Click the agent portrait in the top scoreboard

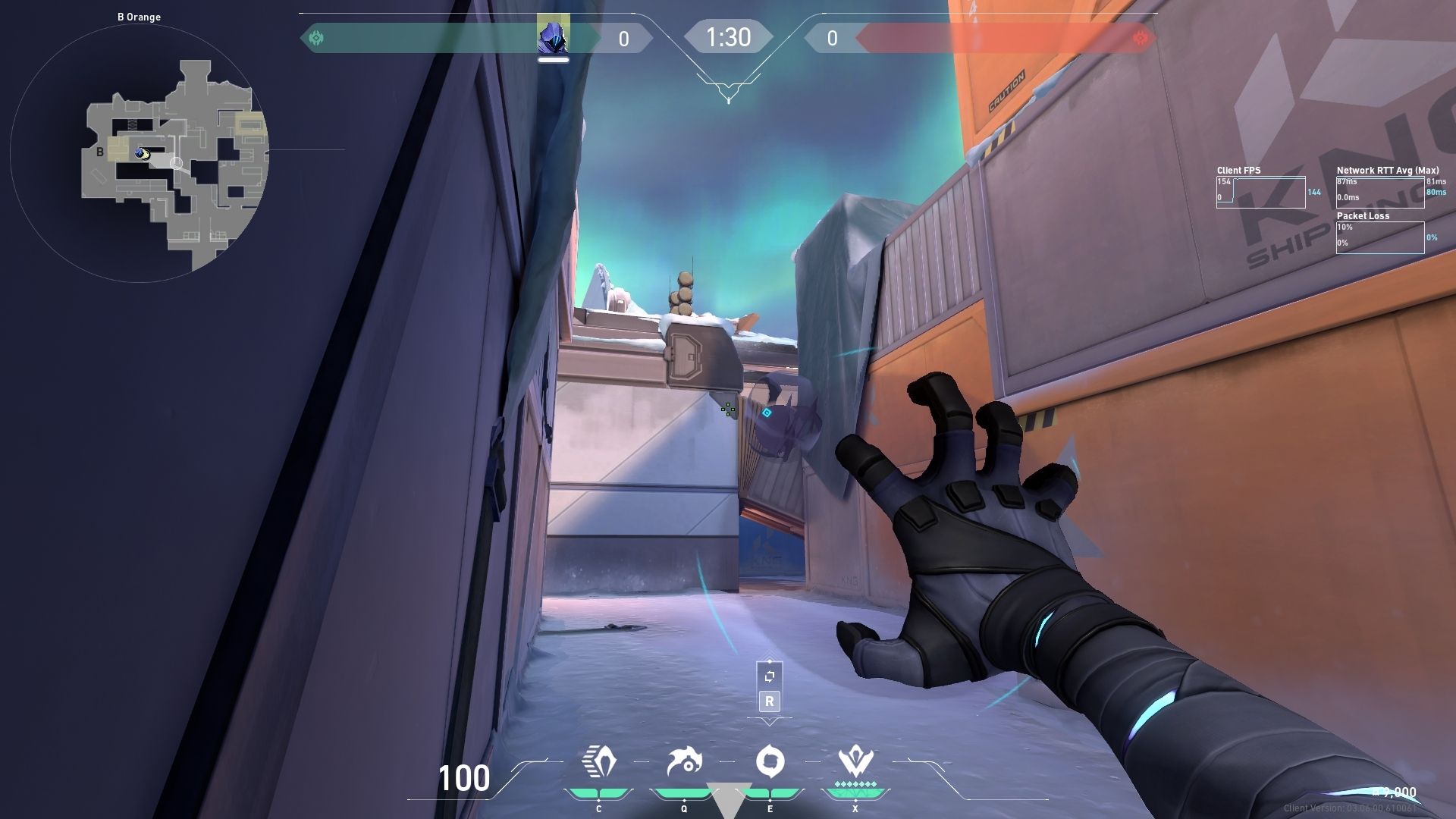pyautogui.click(x=554, y=36)
